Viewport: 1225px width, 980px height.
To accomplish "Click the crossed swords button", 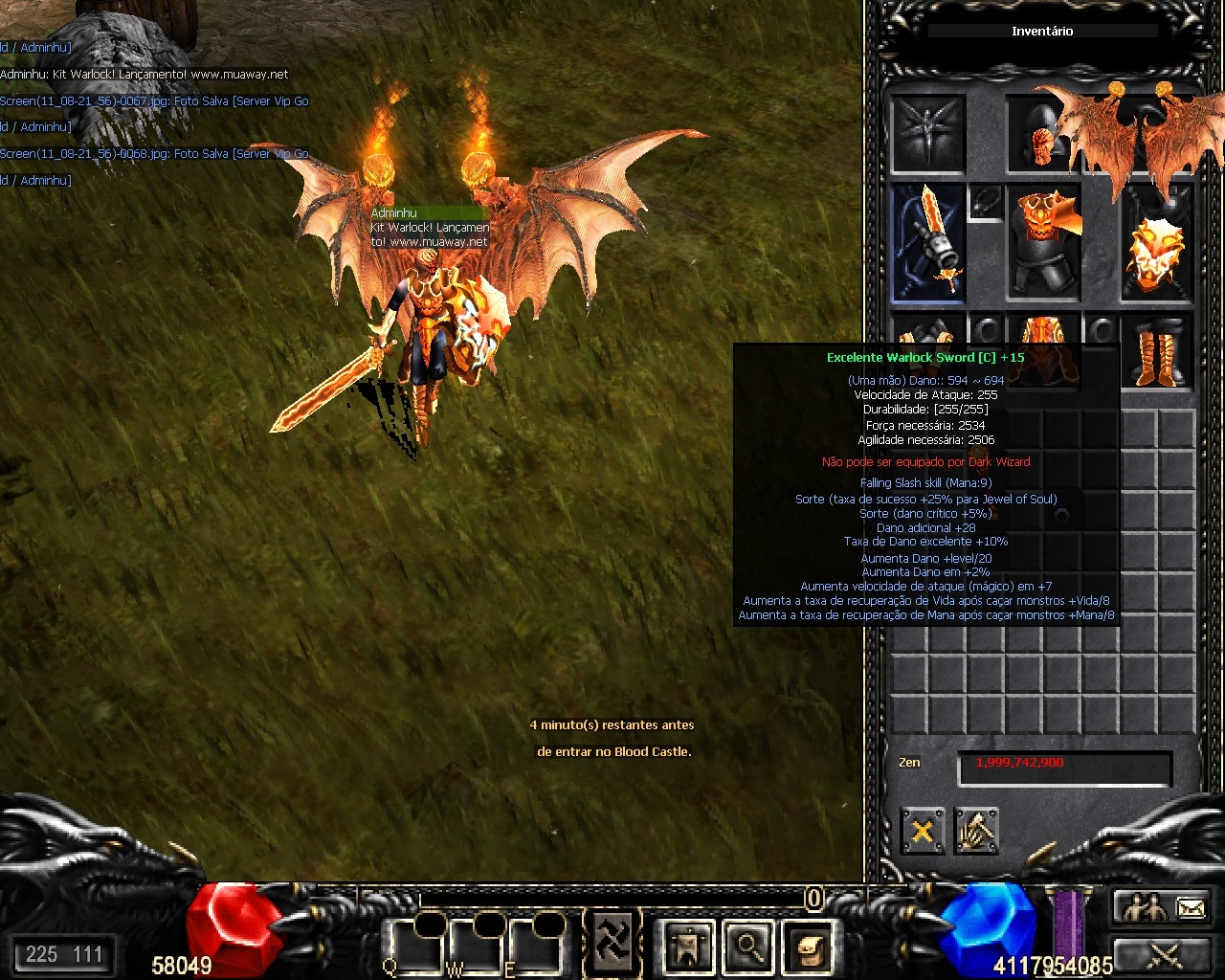I will click(x=1163, y=953).
